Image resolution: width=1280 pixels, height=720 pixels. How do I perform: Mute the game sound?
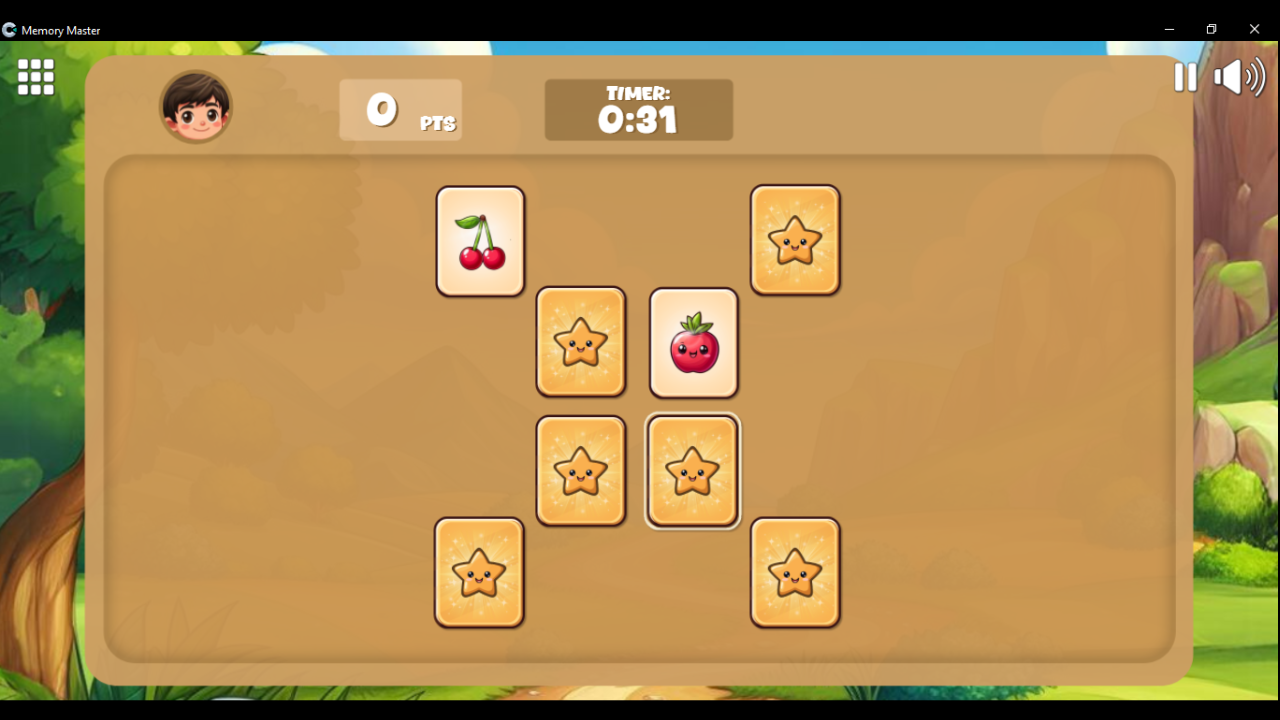(x=1238, y=77)
